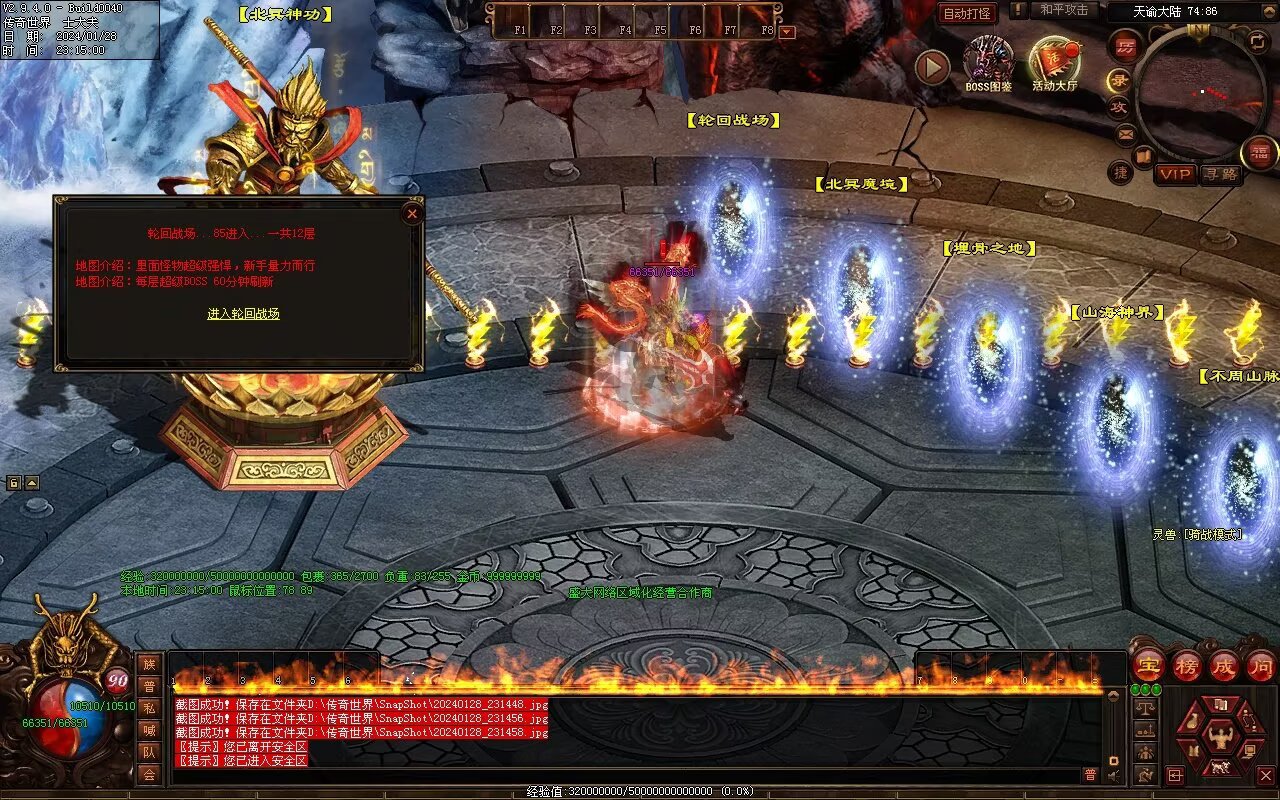Click the balance scales trade icon
This screenshot has height=800, width=1280.
coord(1146,706)
